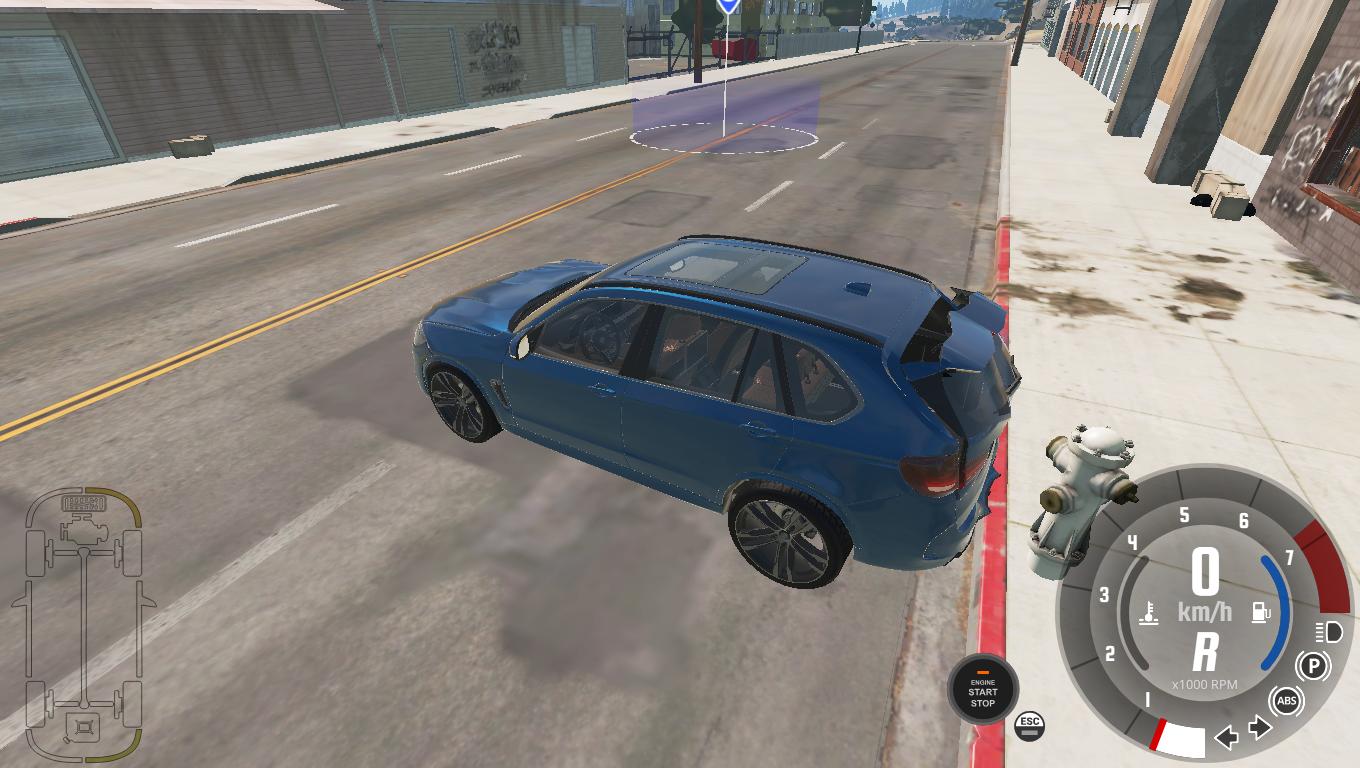Click the Engine Start Stop button
Screen dimensions: 1360x768
tap(982, 690)
